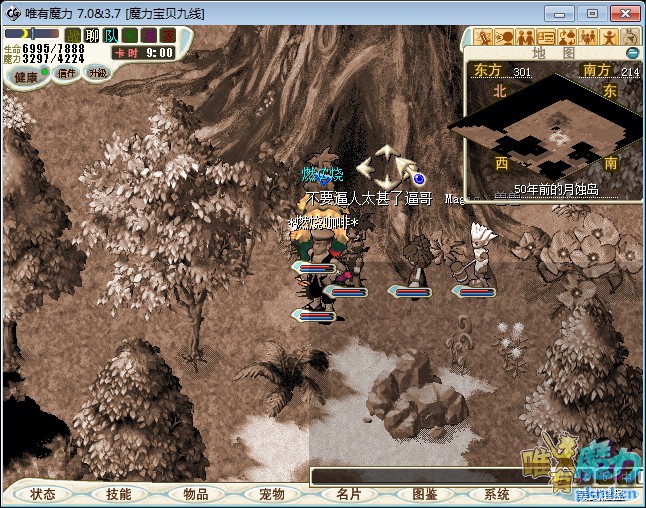The image size is (646, 508).
Task: Open the 状态 status menu
Action: [43, 494]
